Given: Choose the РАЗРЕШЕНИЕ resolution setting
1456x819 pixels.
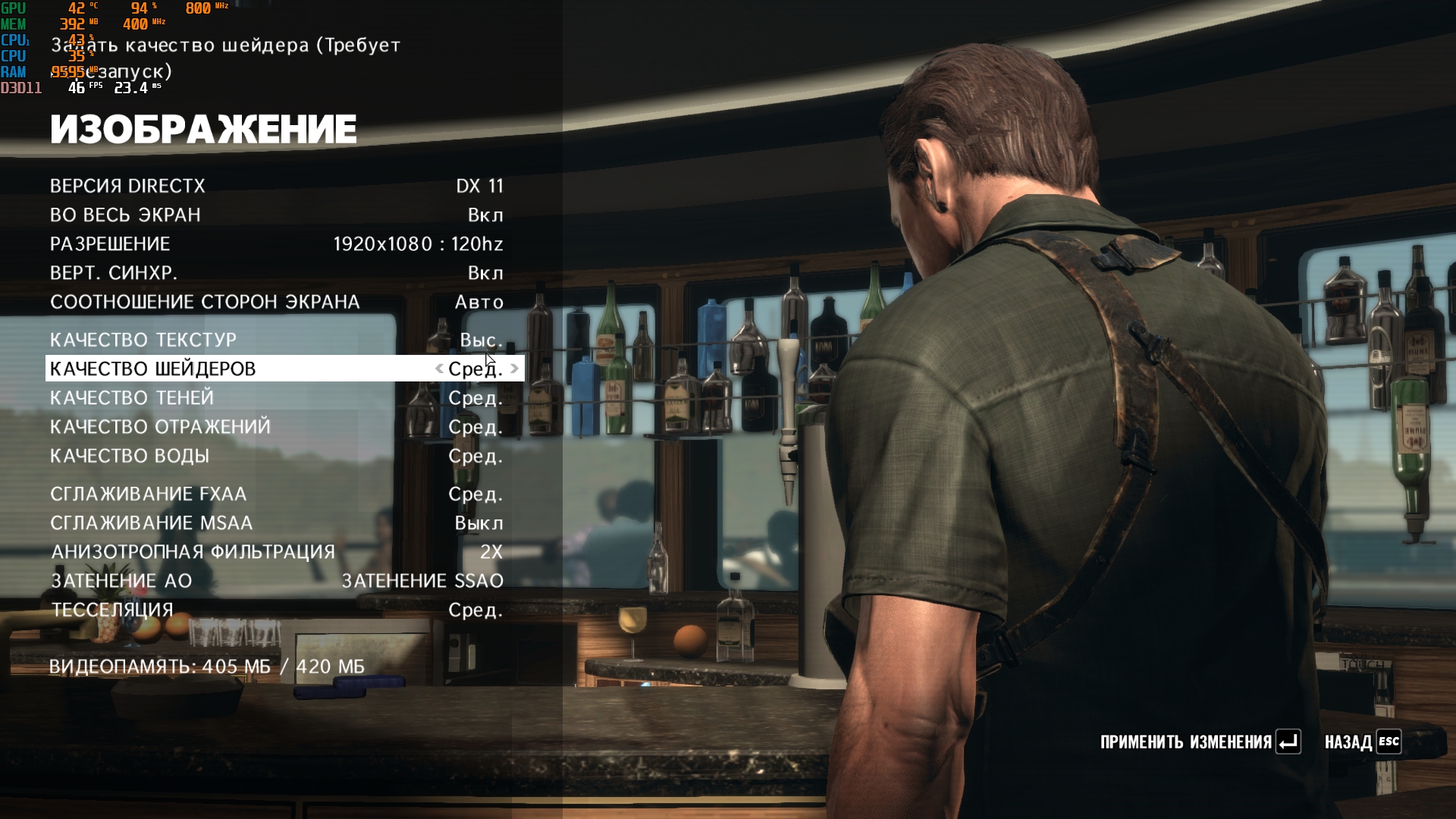Looking at the screenshot, I should coord(277,243).
